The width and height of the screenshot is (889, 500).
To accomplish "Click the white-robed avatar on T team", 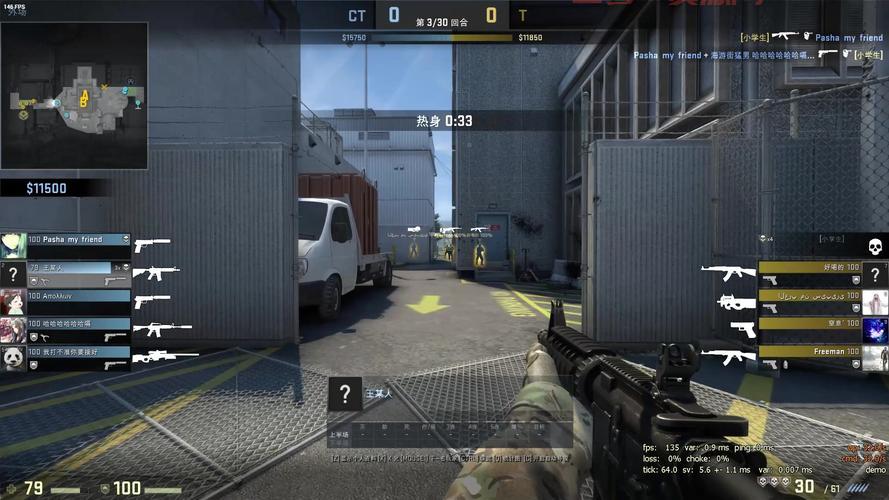I will (x=875, y=301).
